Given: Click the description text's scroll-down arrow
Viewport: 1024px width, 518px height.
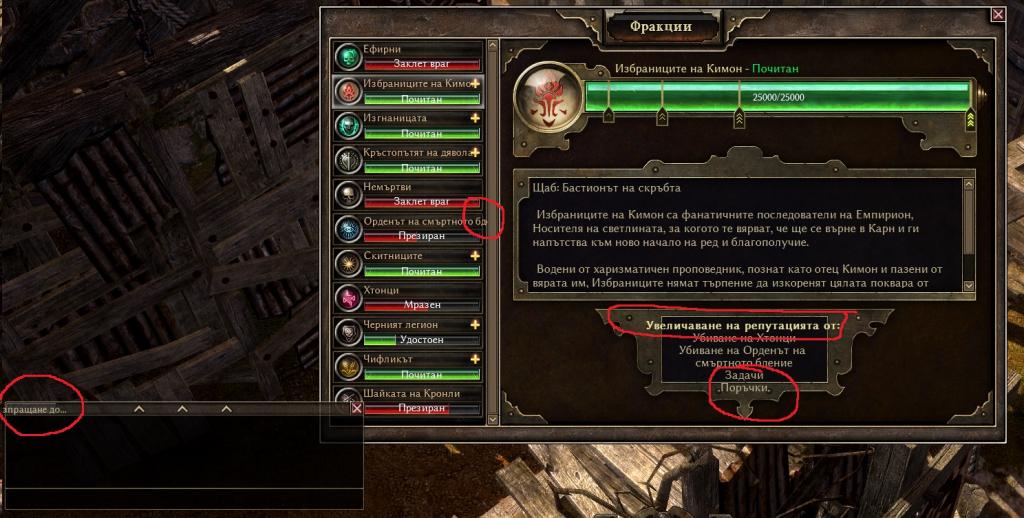Looking at the screenshot, I should point(968,286).
